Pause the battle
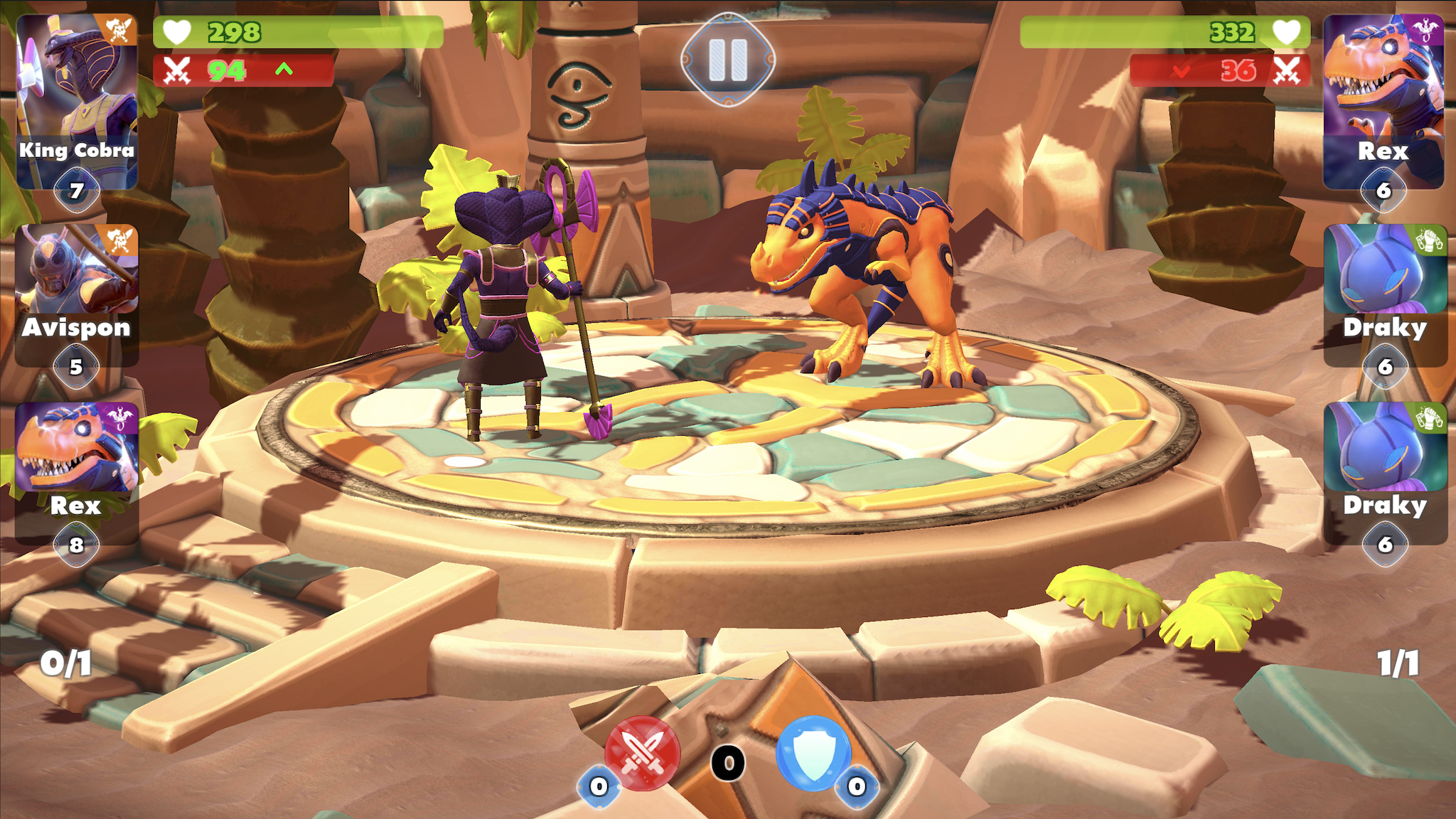The height and width of the screenshot is (819, 1456). 728,60
